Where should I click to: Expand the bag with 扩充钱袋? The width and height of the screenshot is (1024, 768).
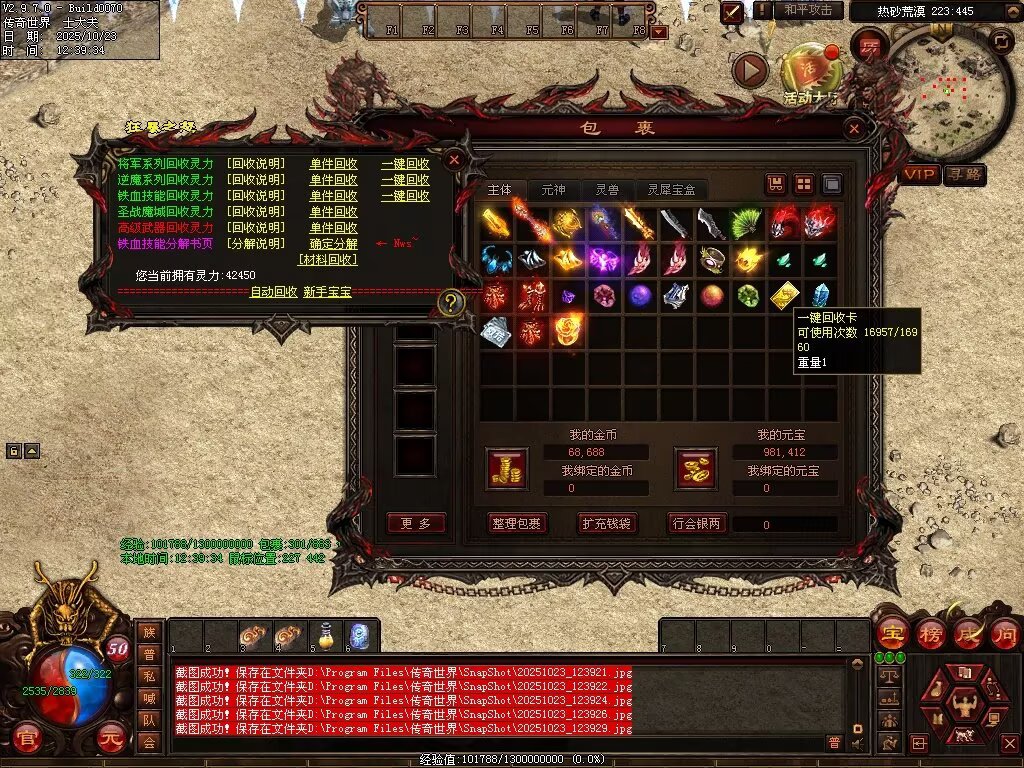[x=606, y=523]
